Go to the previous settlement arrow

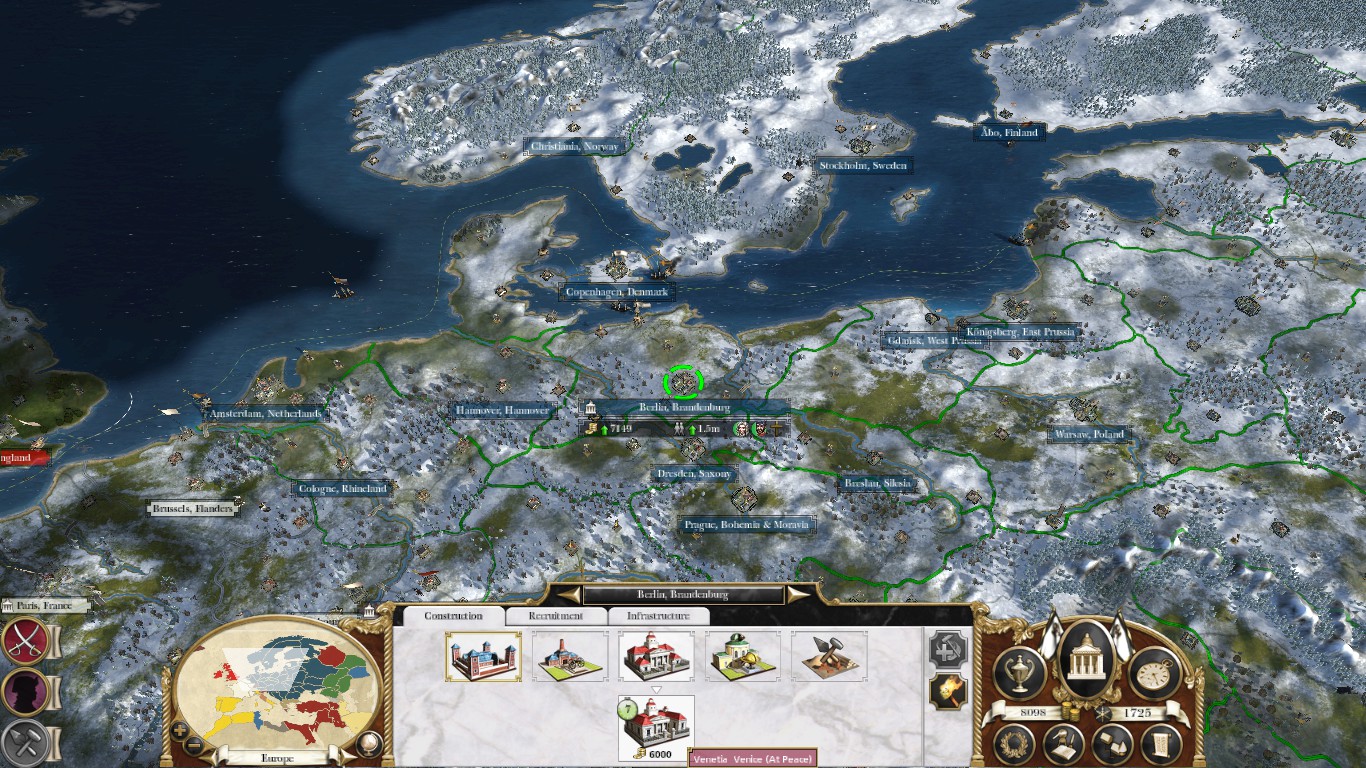569,595
